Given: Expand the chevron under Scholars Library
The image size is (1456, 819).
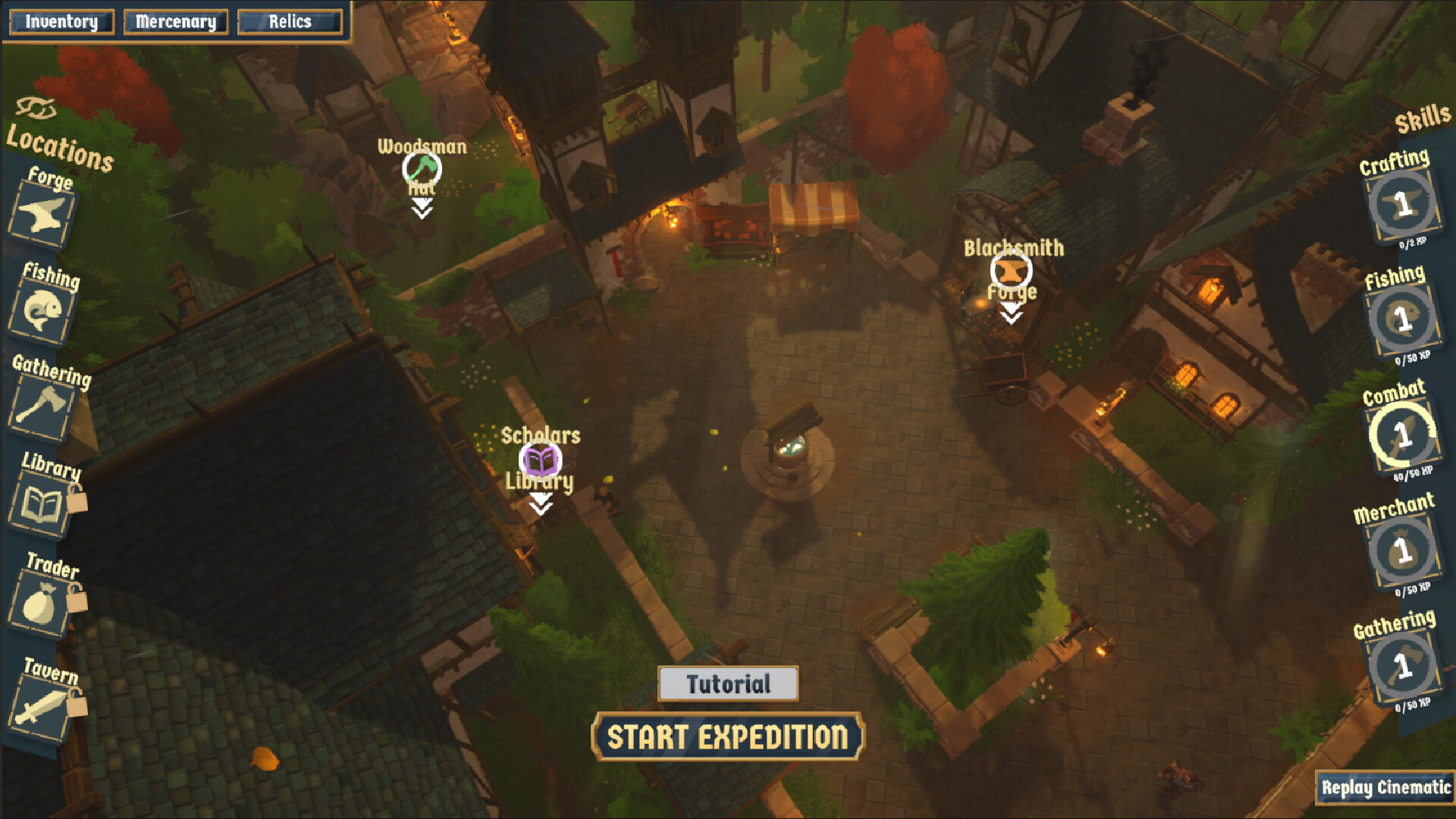Looking at the screenshot, I should tap(541, 502).
